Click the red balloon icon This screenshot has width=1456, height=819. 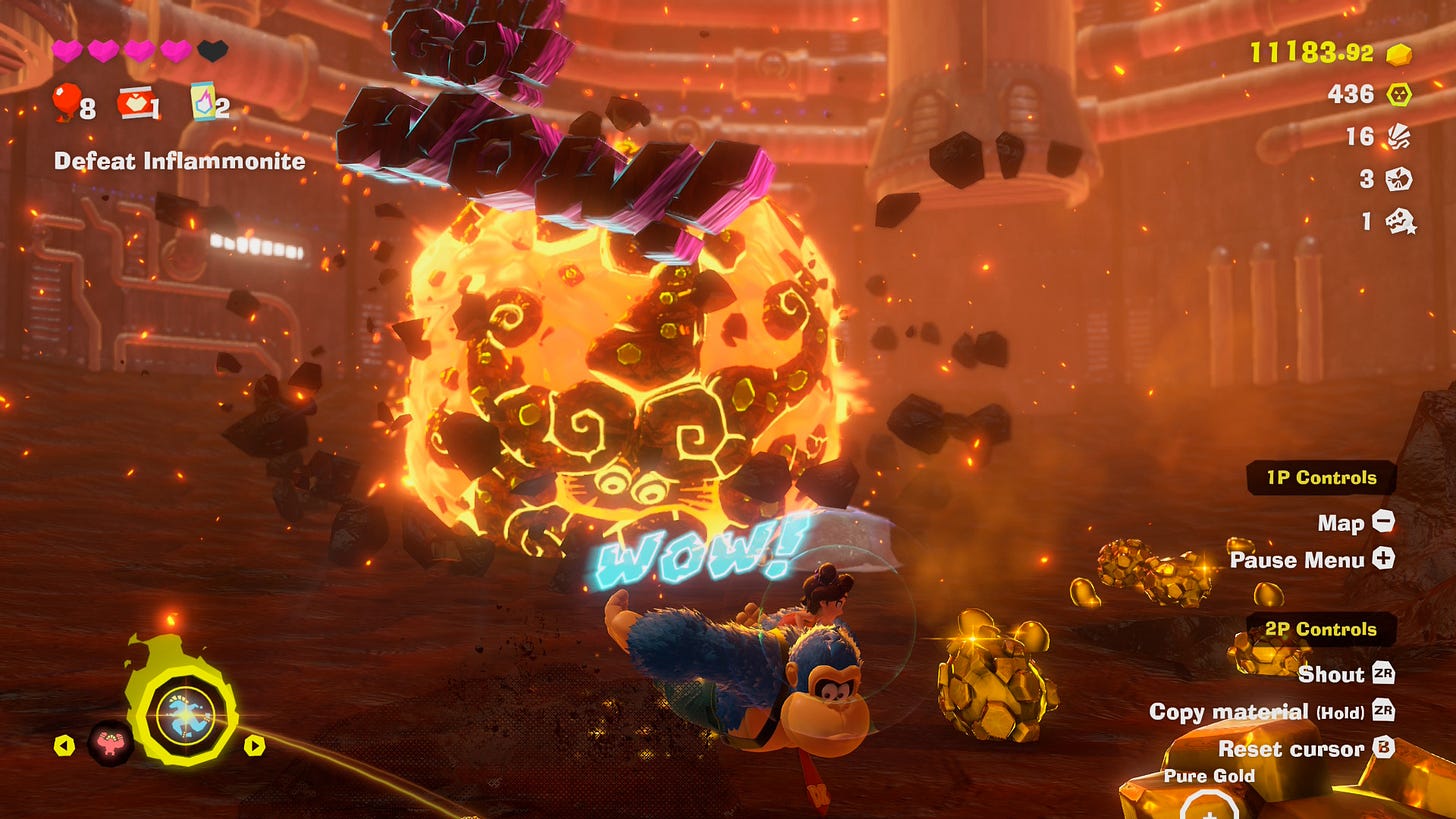[67, 102]
